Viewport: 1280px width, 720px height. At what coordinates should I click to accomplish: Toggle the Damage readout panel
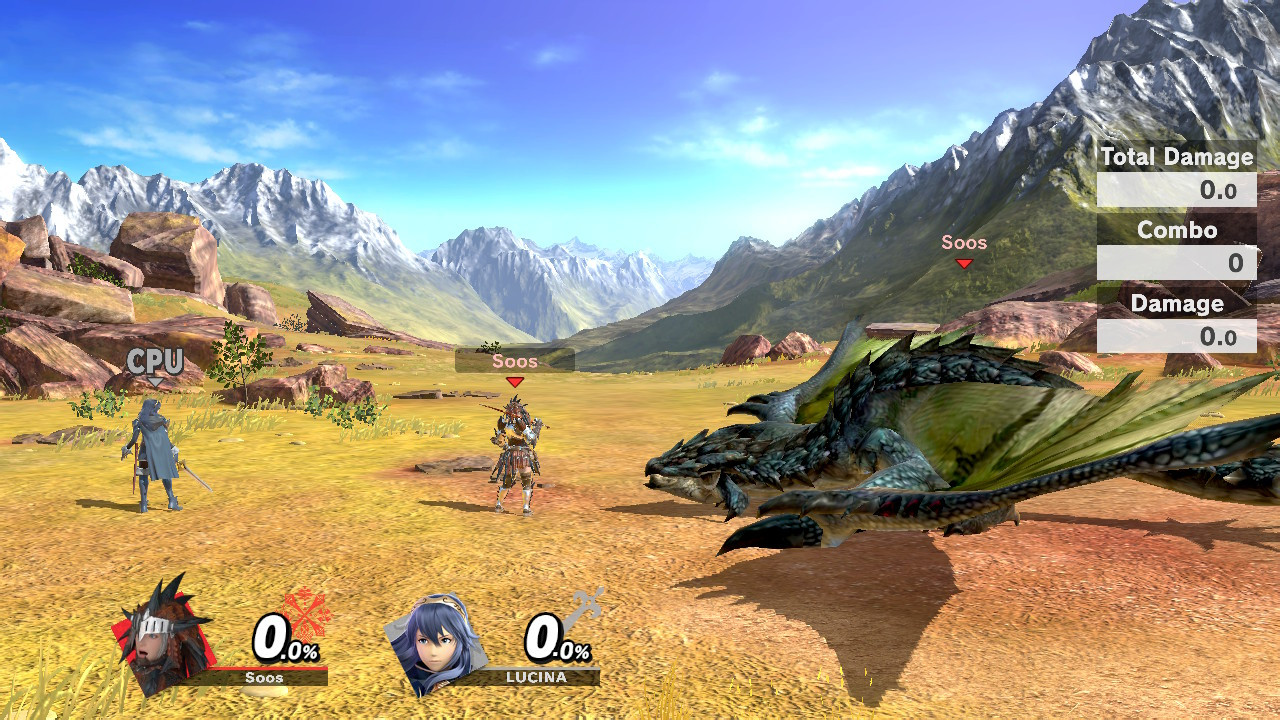click(x=1178, y=318)
